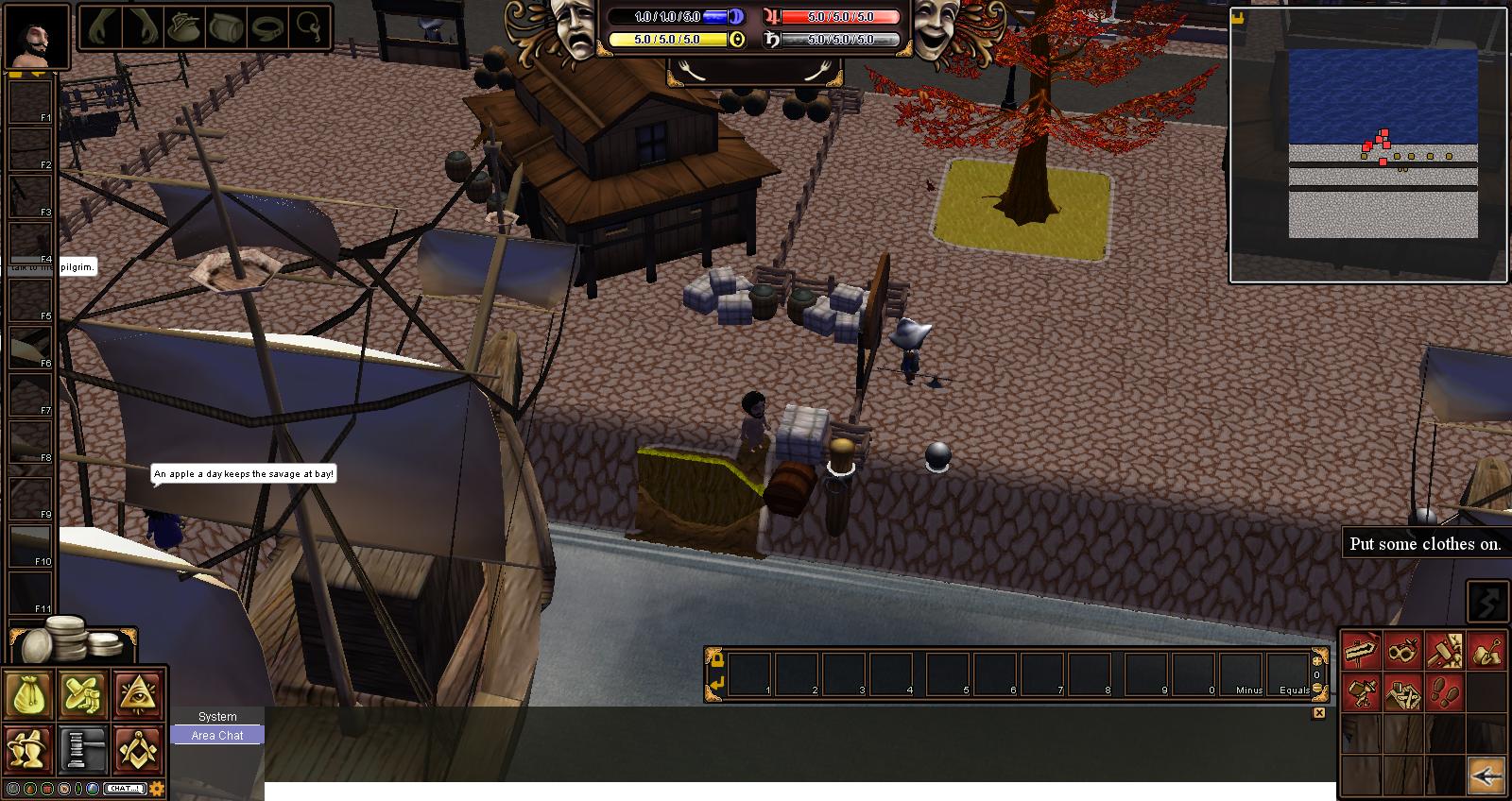Select the key ring equipment slot
This screenshot has height=801, width=1512.
[x=310, y=28]
